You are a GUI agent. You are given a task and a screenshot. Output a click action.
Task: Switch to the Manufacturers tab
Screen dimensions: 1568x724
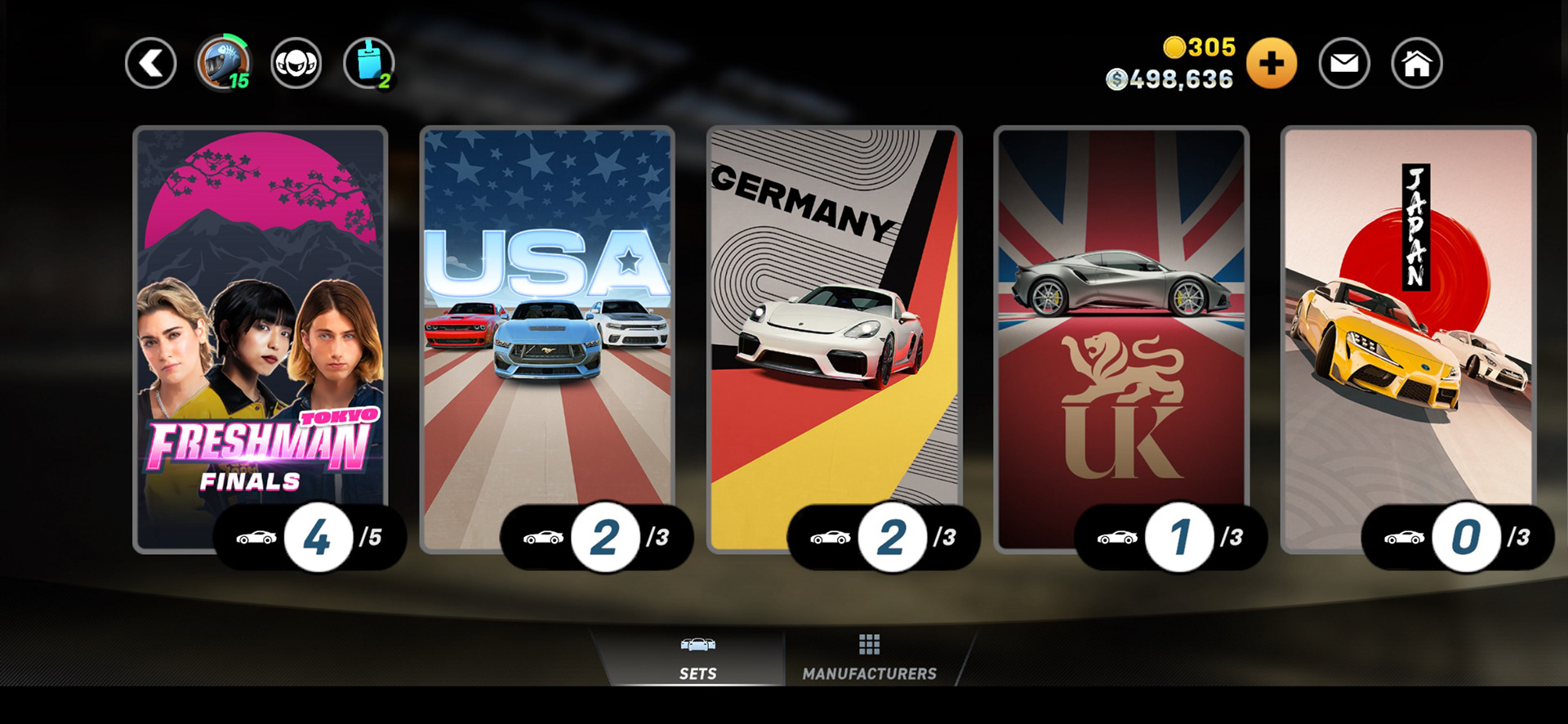tap(869, 659)
